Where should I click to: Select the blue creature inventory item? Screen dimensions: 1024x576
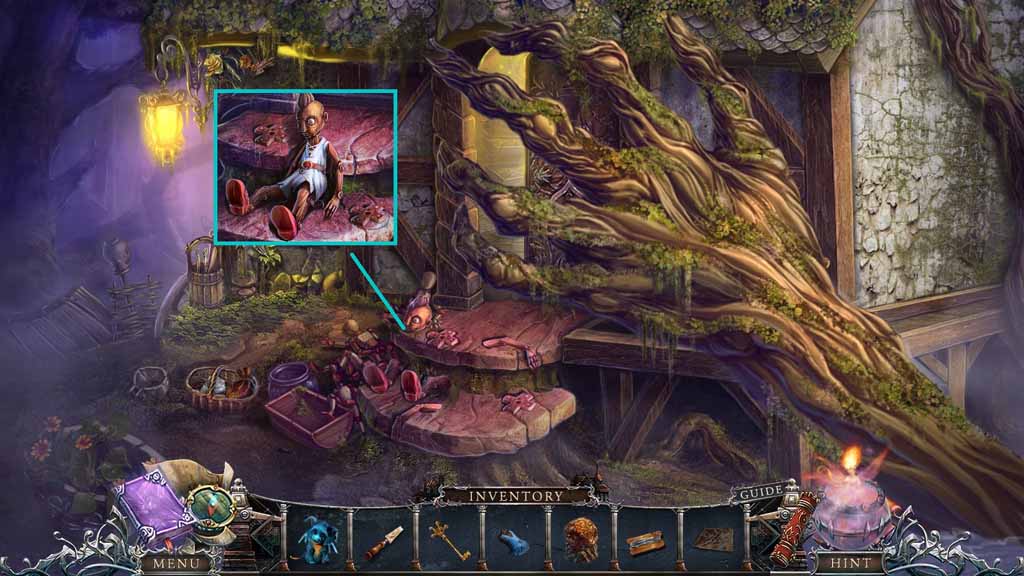320,539
